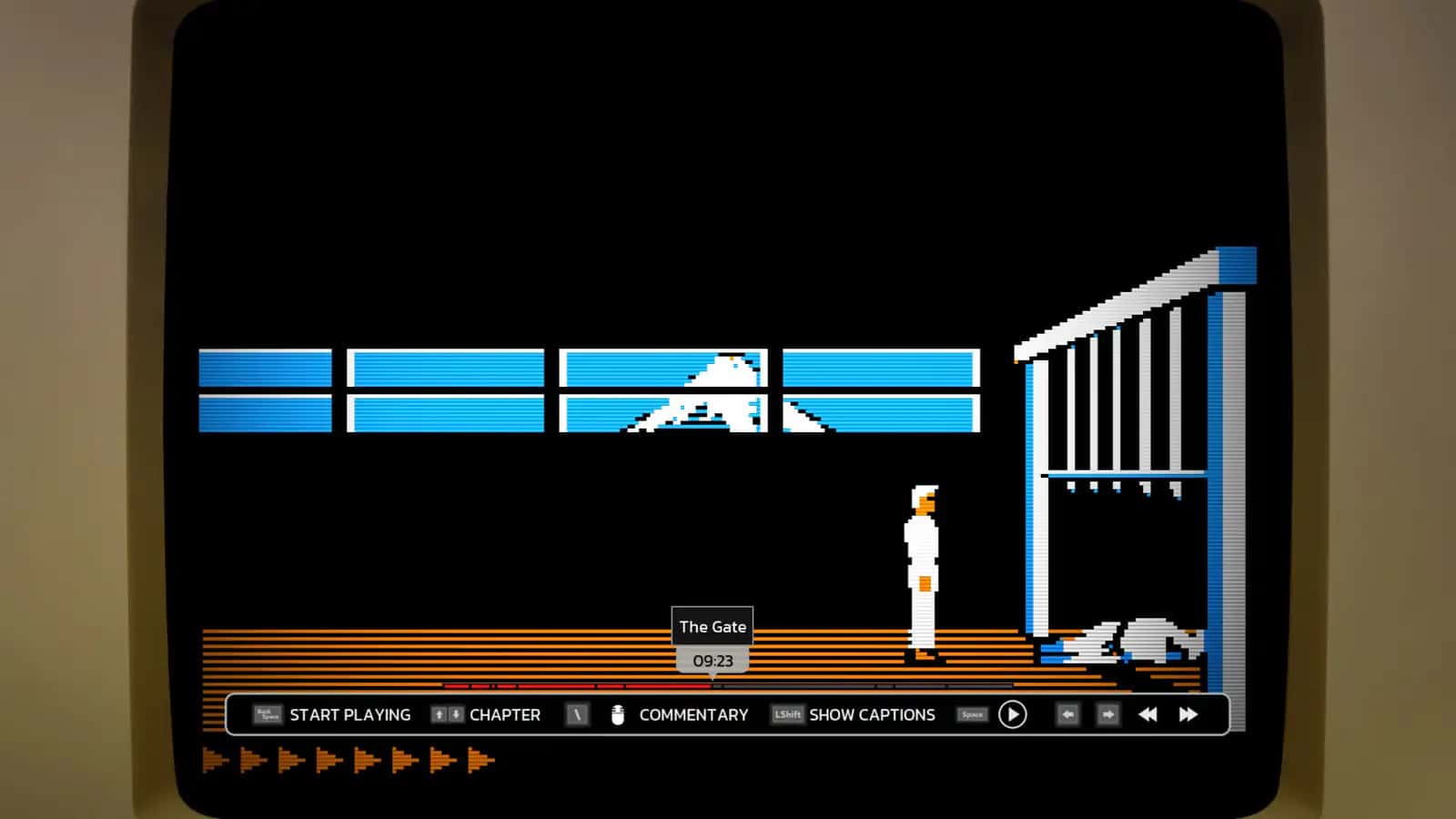Click the red progress bar on the timeline
Image resolution: width=1456 pixels, height=819 pixels.
(x=573, y=683)
